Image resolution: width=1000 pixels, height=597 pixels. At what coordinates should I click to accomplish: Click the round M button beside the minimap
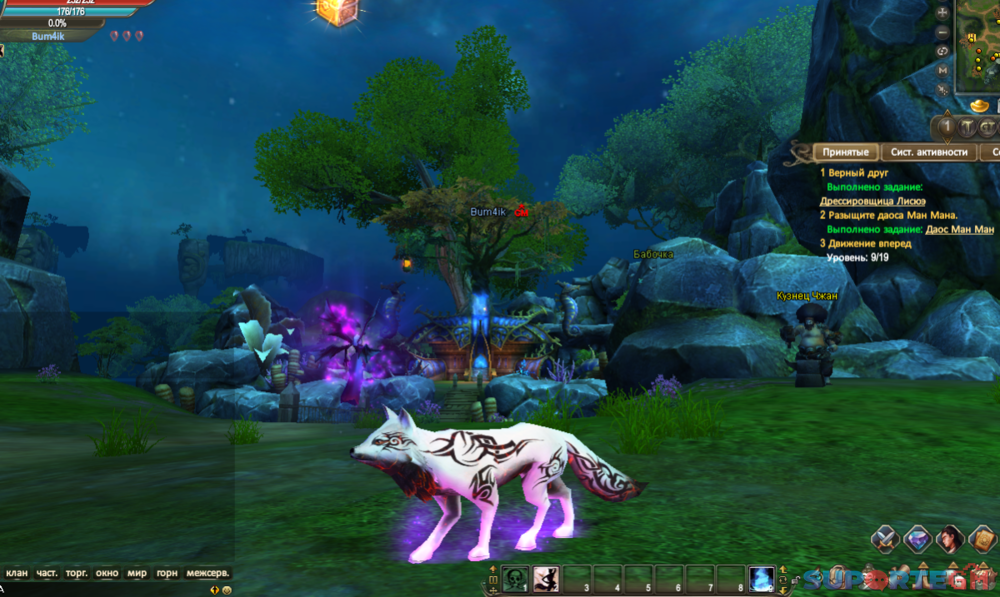pos(943,71)
